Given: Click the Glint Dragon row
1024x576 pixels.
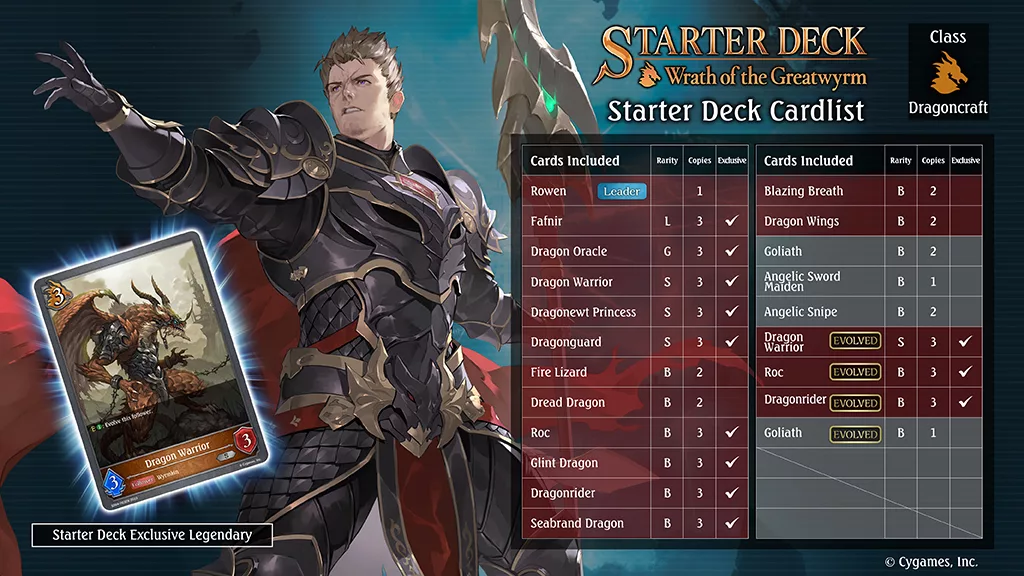Looking at the screenshot, I should click(634, 463).
